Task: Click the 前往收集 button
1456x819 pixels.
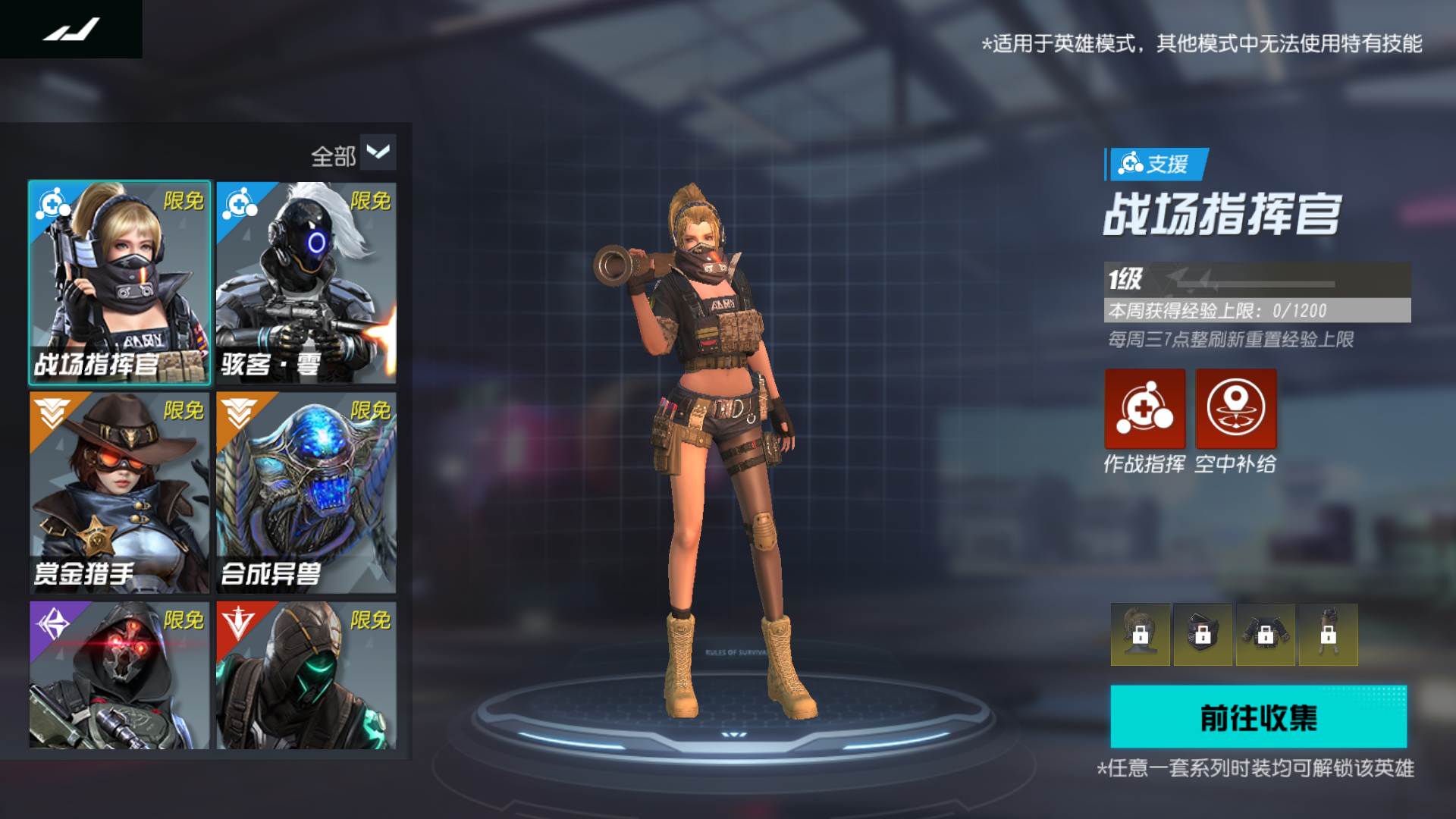Action: click(1258, 717)
